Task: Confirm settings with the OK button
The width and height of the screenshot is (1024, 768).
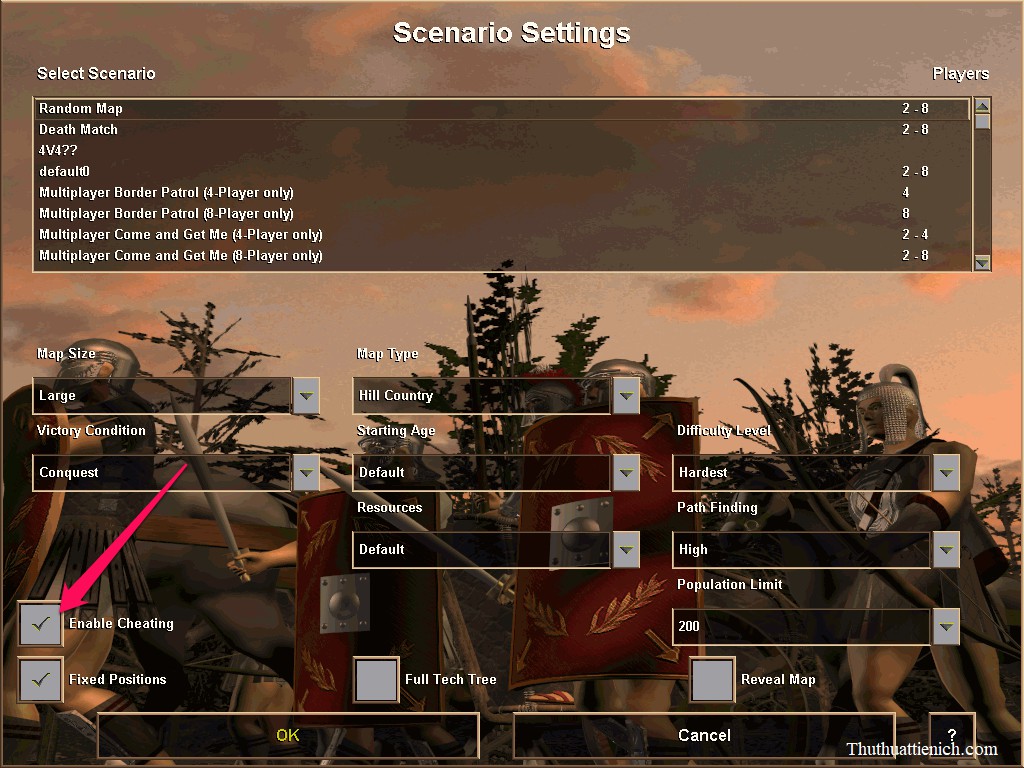Action: pyautogui.click(x=288, y=735)
